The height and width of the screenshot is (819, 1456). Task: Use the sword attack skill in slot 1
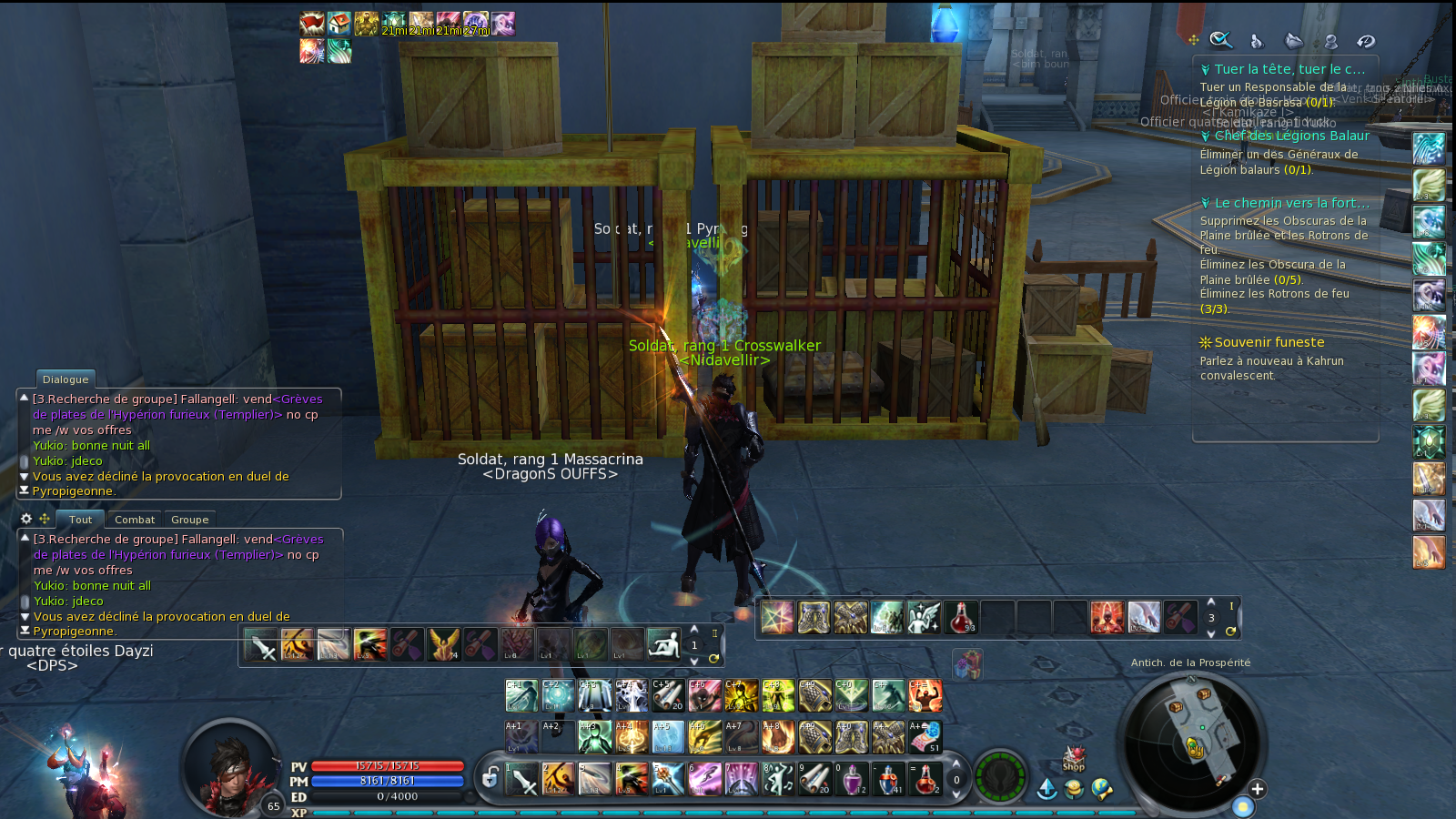pos(522,779)
